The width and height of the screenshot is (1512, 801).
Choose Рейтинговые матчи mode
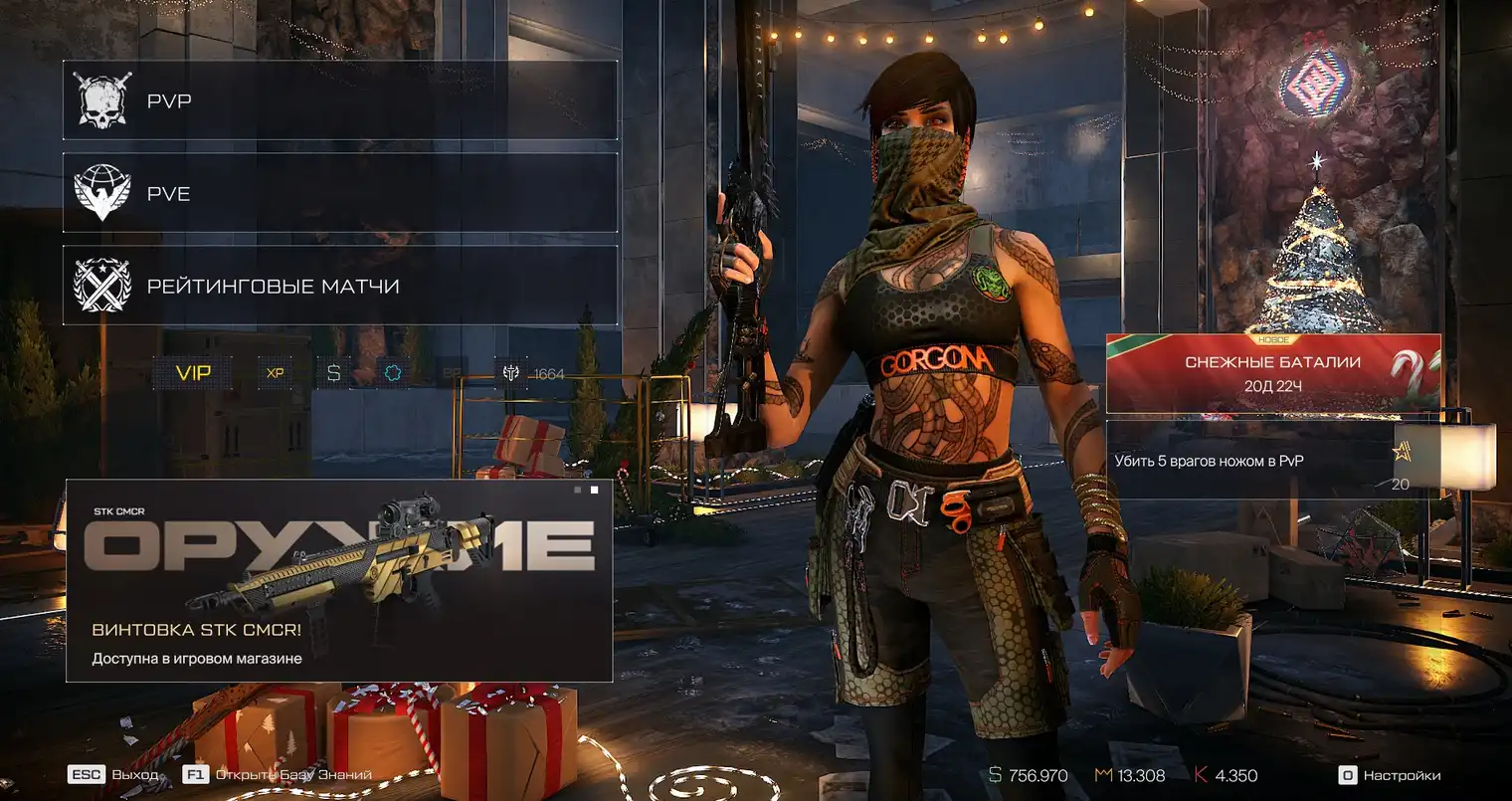[x=339, y=286]
